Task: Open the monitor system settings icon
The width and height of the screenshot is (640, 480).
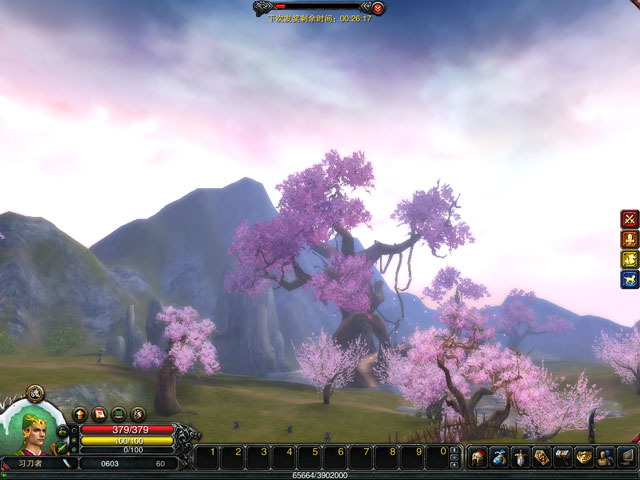Action: coord(627,457)
